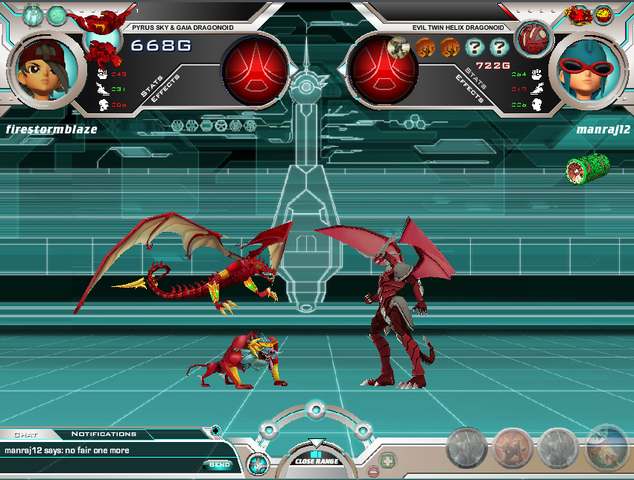Open manraj12's player portrait
The image size is (634, 480).
click(587, 66)
